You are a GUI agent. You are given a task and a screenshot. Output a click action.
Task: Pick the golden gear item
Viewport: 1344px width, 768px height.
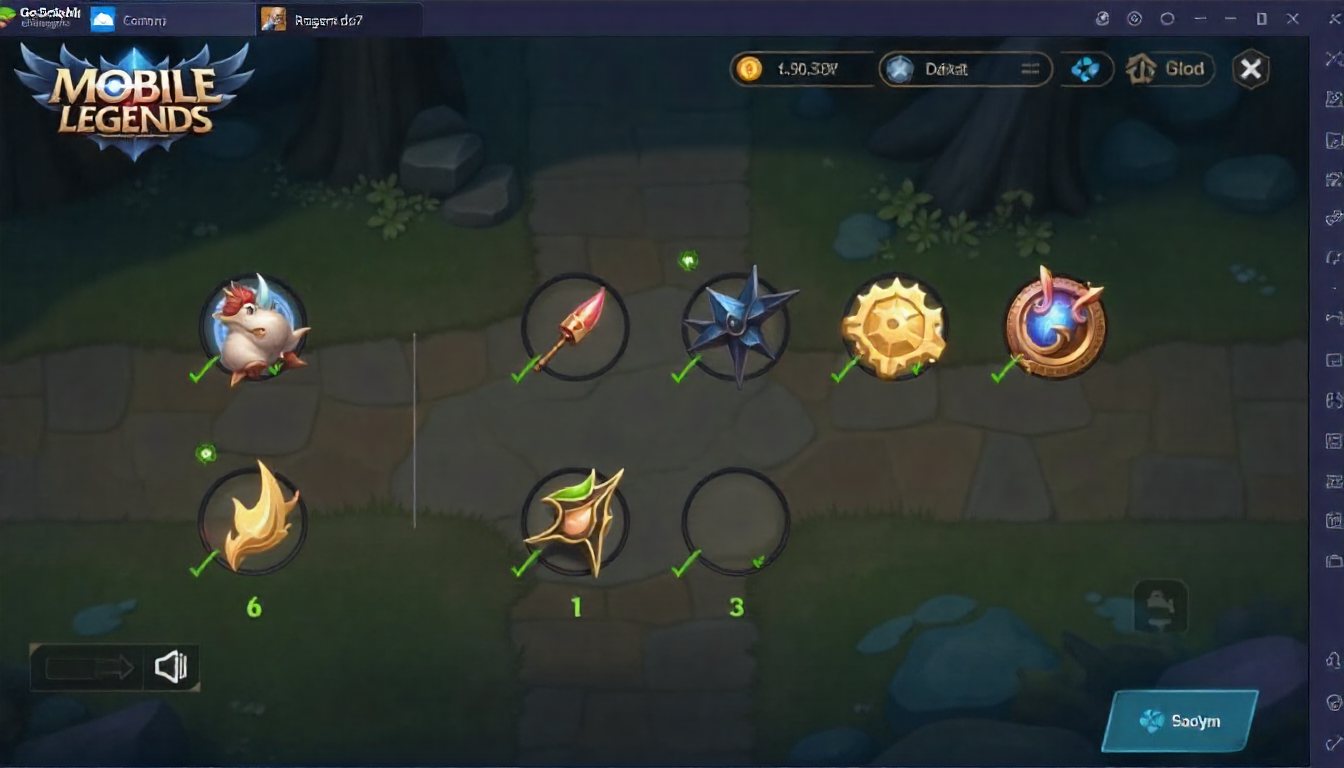coord(893,327)
